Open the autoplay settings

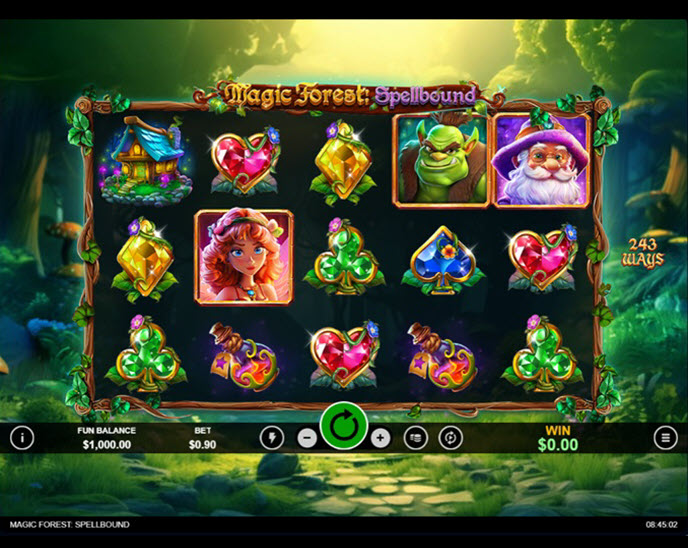click(452, 437)
